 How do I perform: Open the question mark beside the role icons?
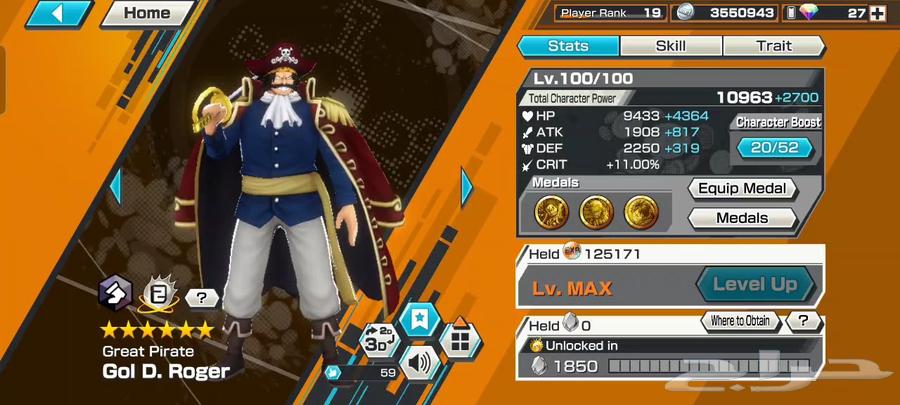[x=202, y=297]
